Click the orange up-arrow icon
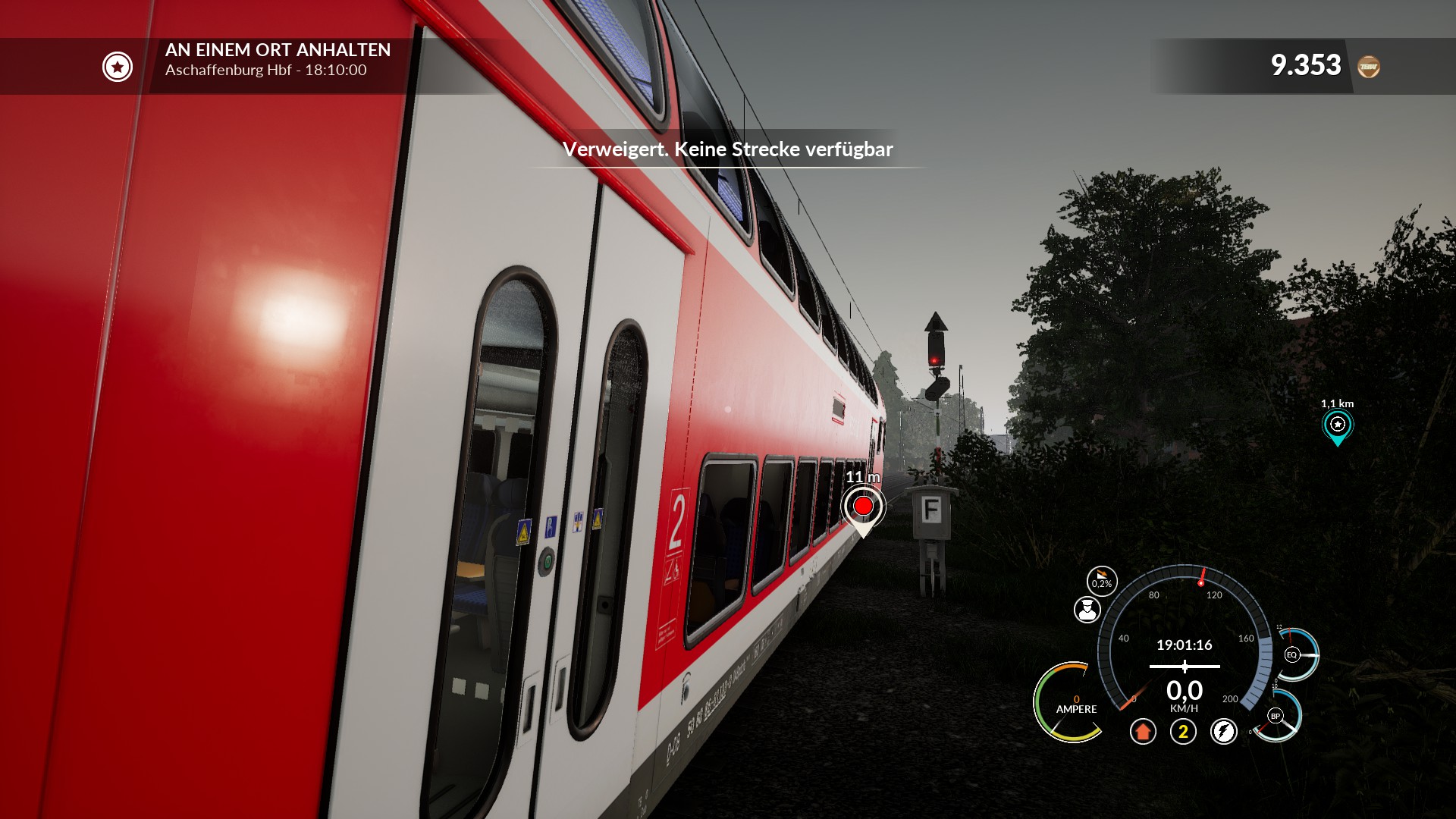This screenshot has width=1456, height=819. [1143, 732]
